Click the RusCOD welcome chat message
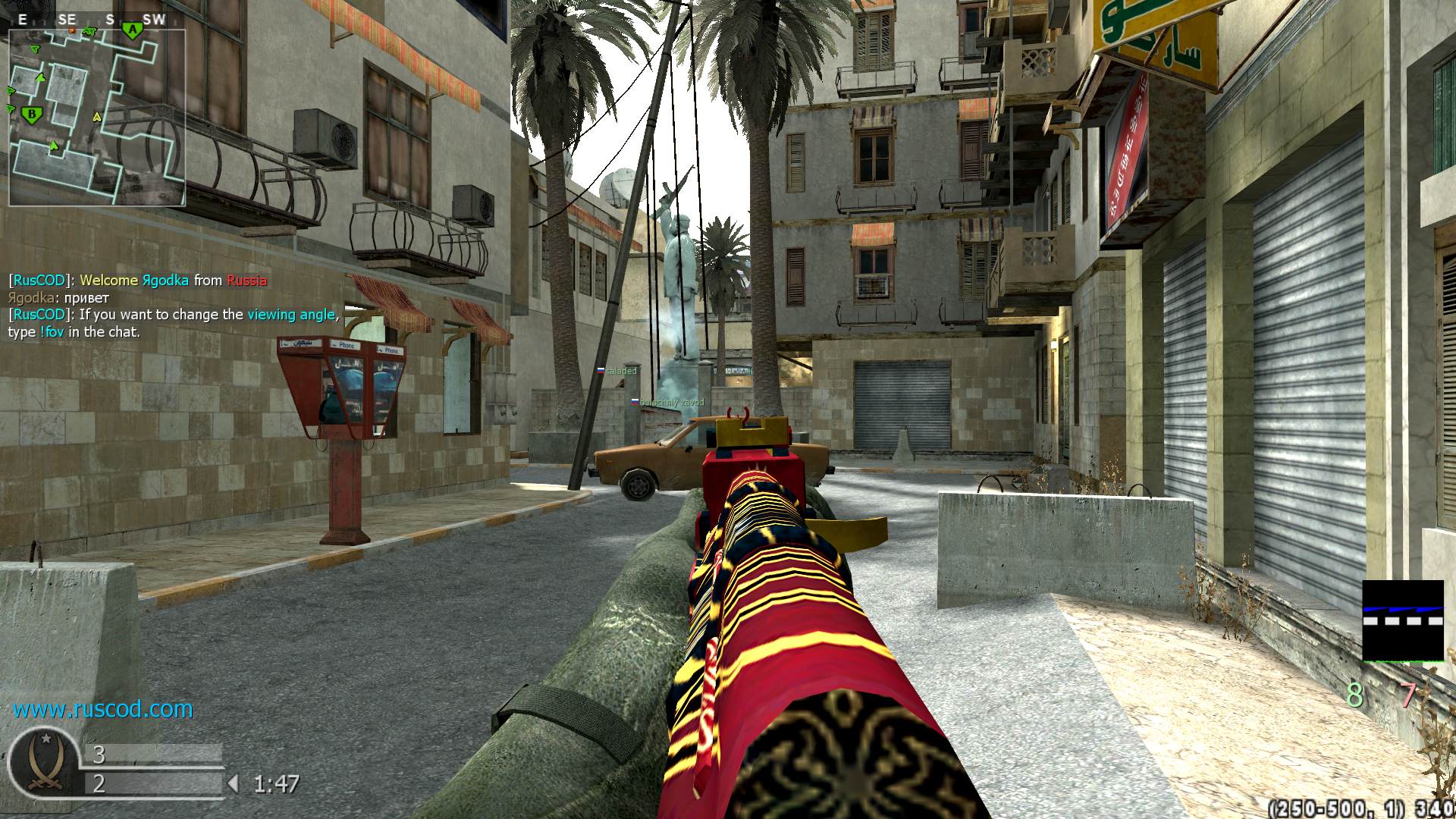The height and width of the screenshot is (819, 1456). coord(137,281)
